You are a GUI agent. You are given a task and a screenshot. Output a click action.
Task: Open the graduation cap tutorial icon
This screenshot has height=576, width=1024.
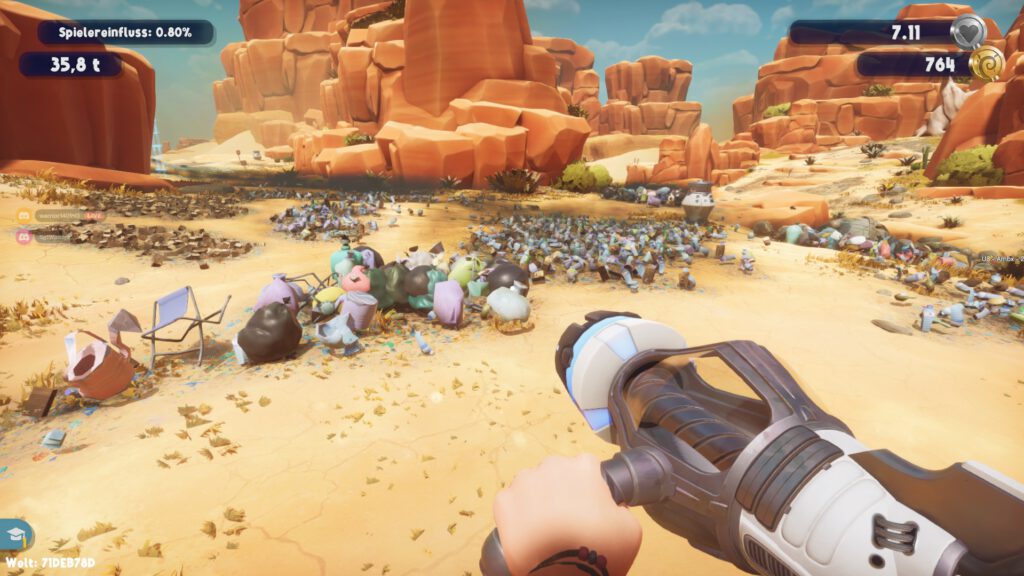tap(16, 533)
